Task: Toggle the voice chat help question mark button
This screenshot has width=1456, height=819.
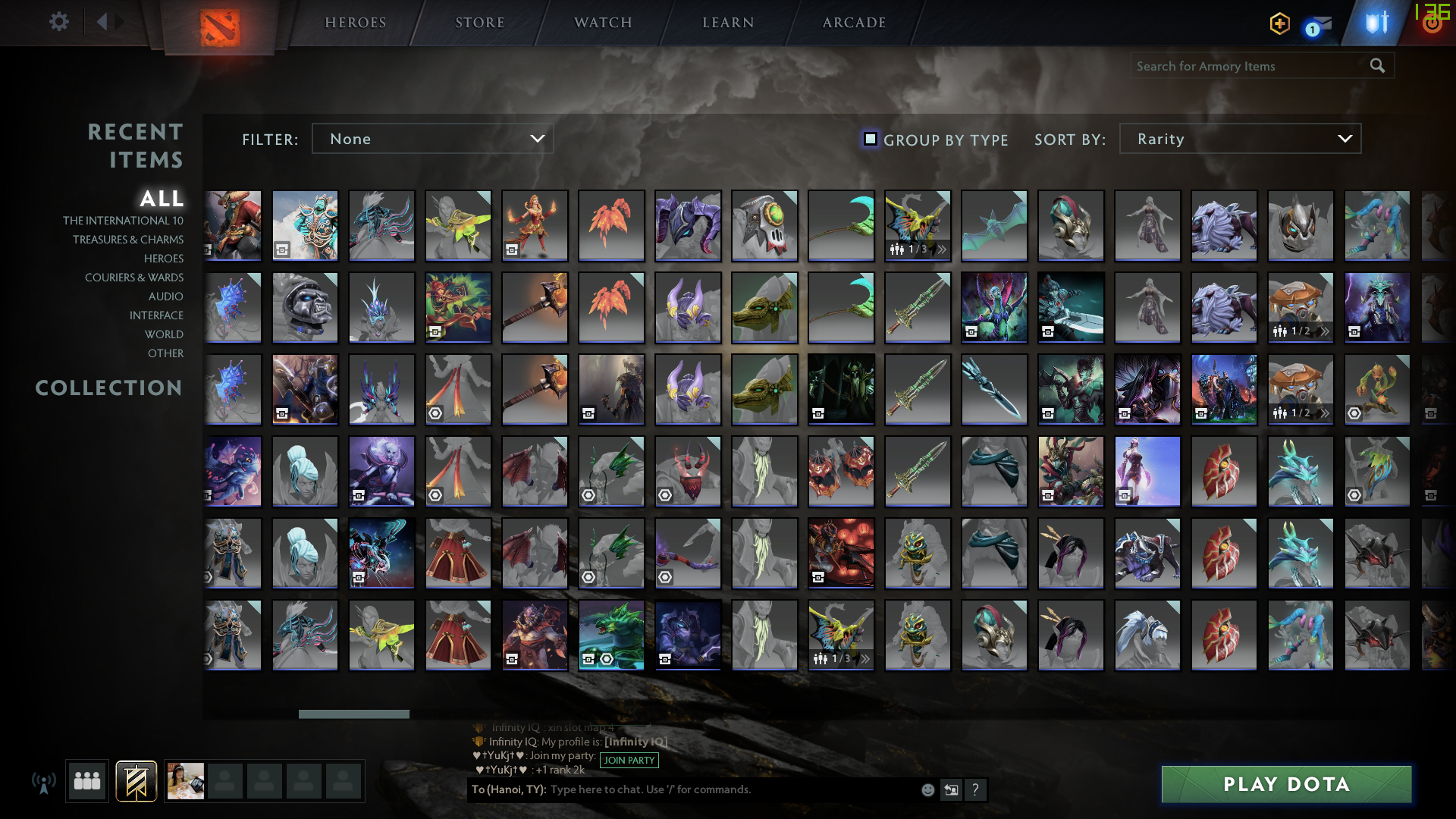Action: tap(976, 789)
